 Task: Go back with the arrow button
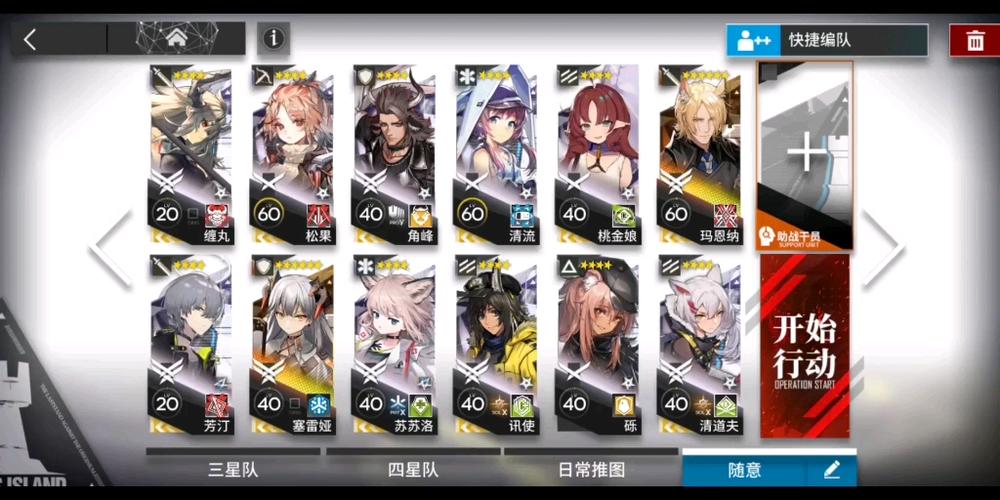click(x=31, y=39)
